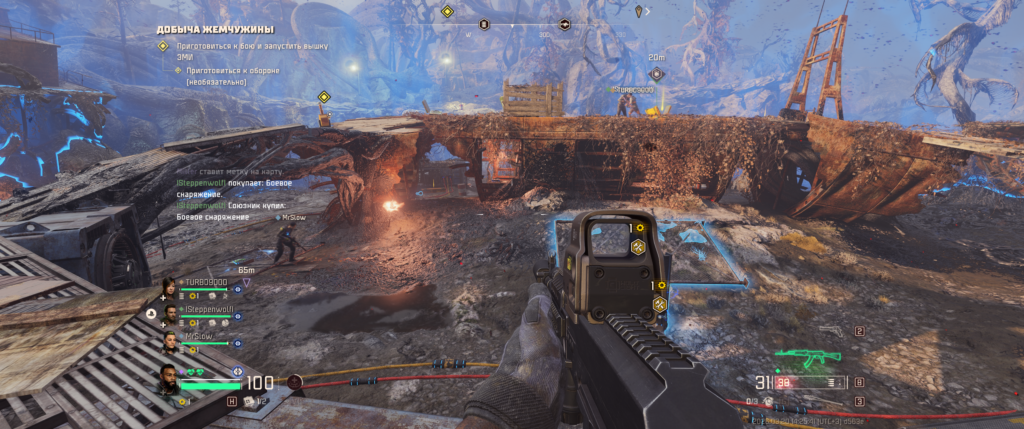
Task: Click your own character portrait
Action: click(169, 379)
